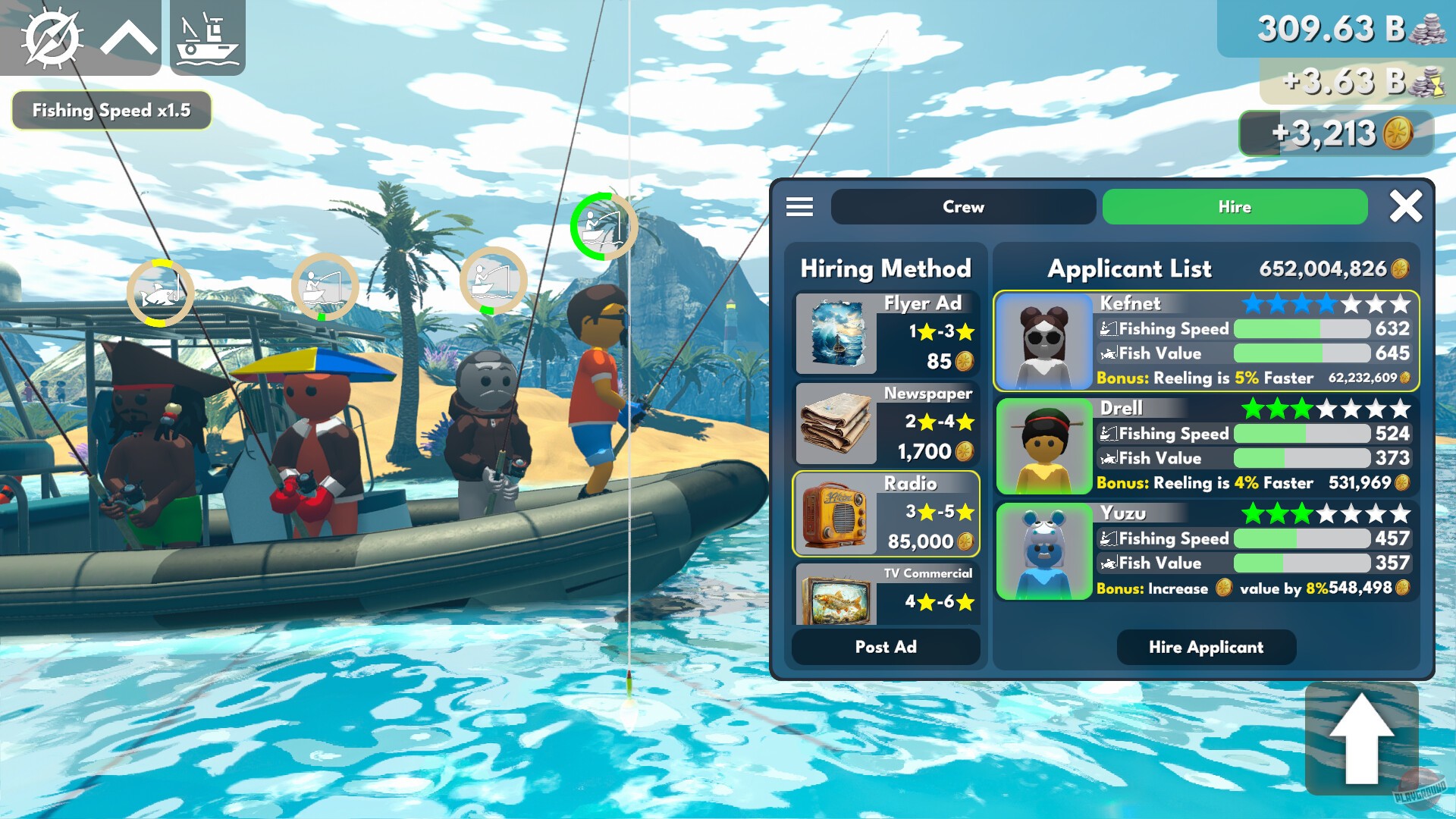Click the Fishing Speed x1.5 badge
The width and height of the screenshot is (1456, 819).
coord(111,110)
